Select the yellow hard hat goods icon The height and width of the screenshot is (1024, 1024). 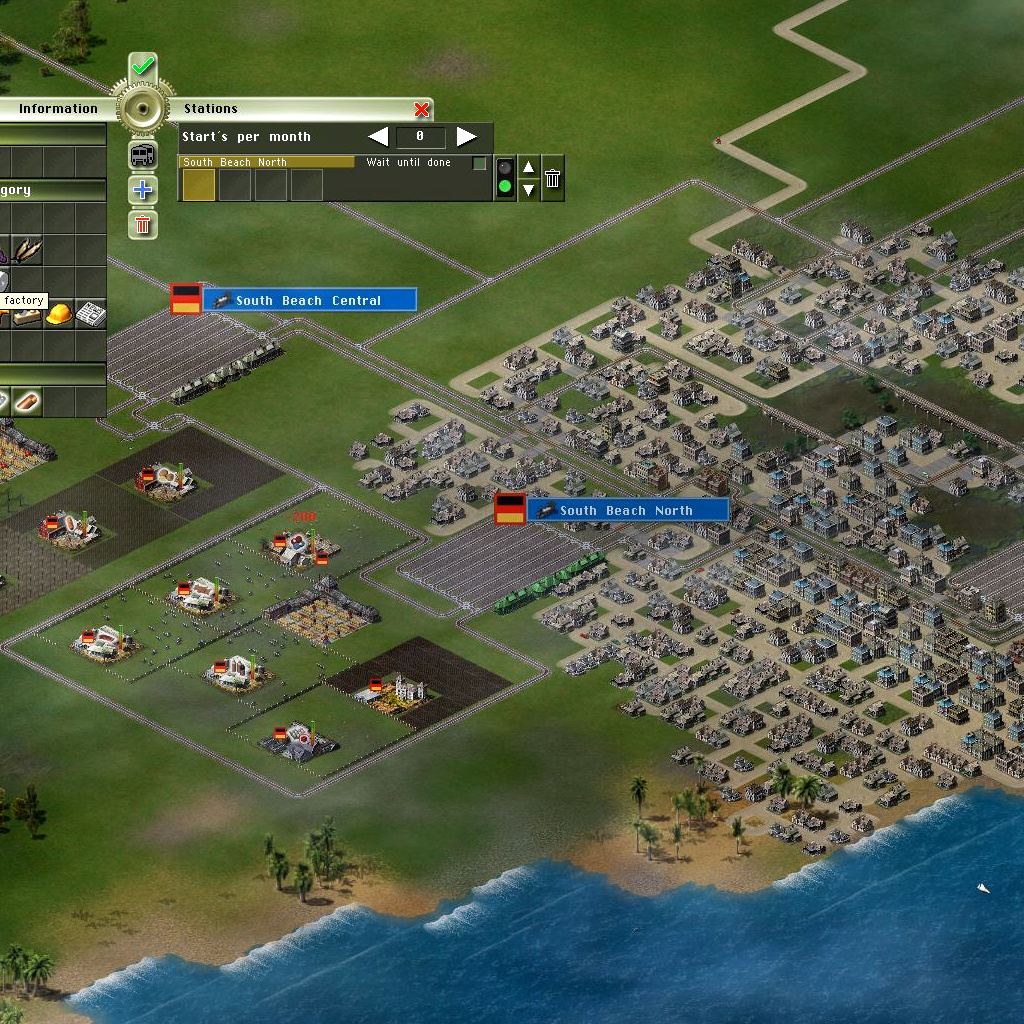click(59, 314)
